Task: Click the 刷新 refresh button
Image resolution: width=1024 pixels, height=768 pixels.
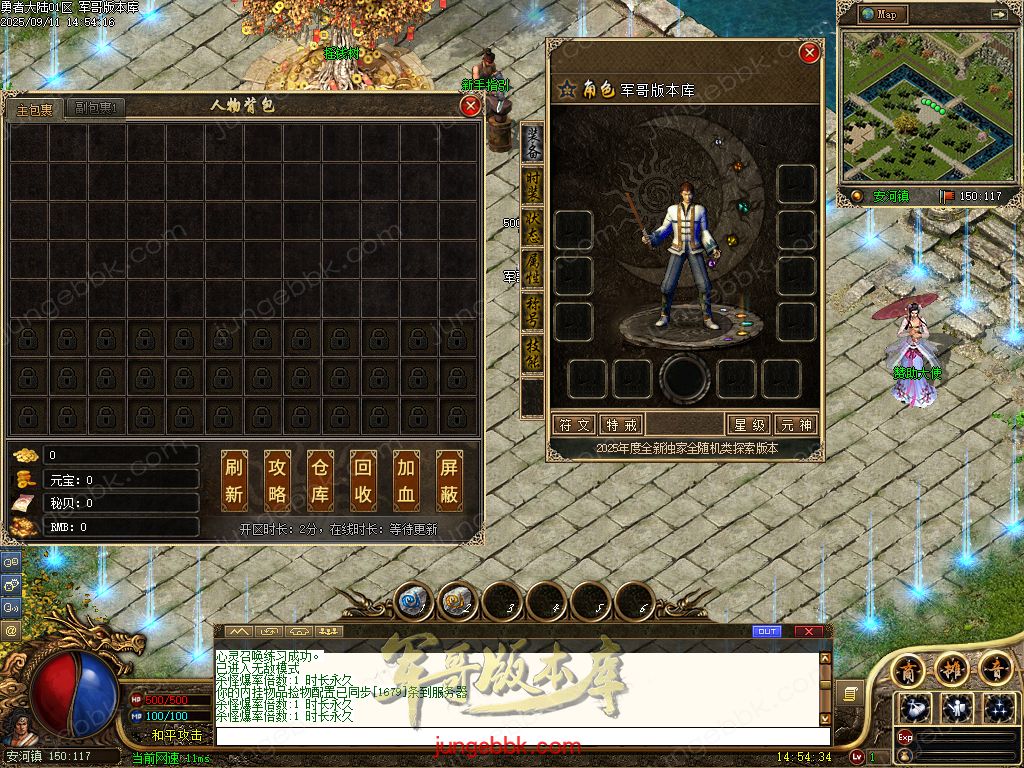Action: point(234,480)
